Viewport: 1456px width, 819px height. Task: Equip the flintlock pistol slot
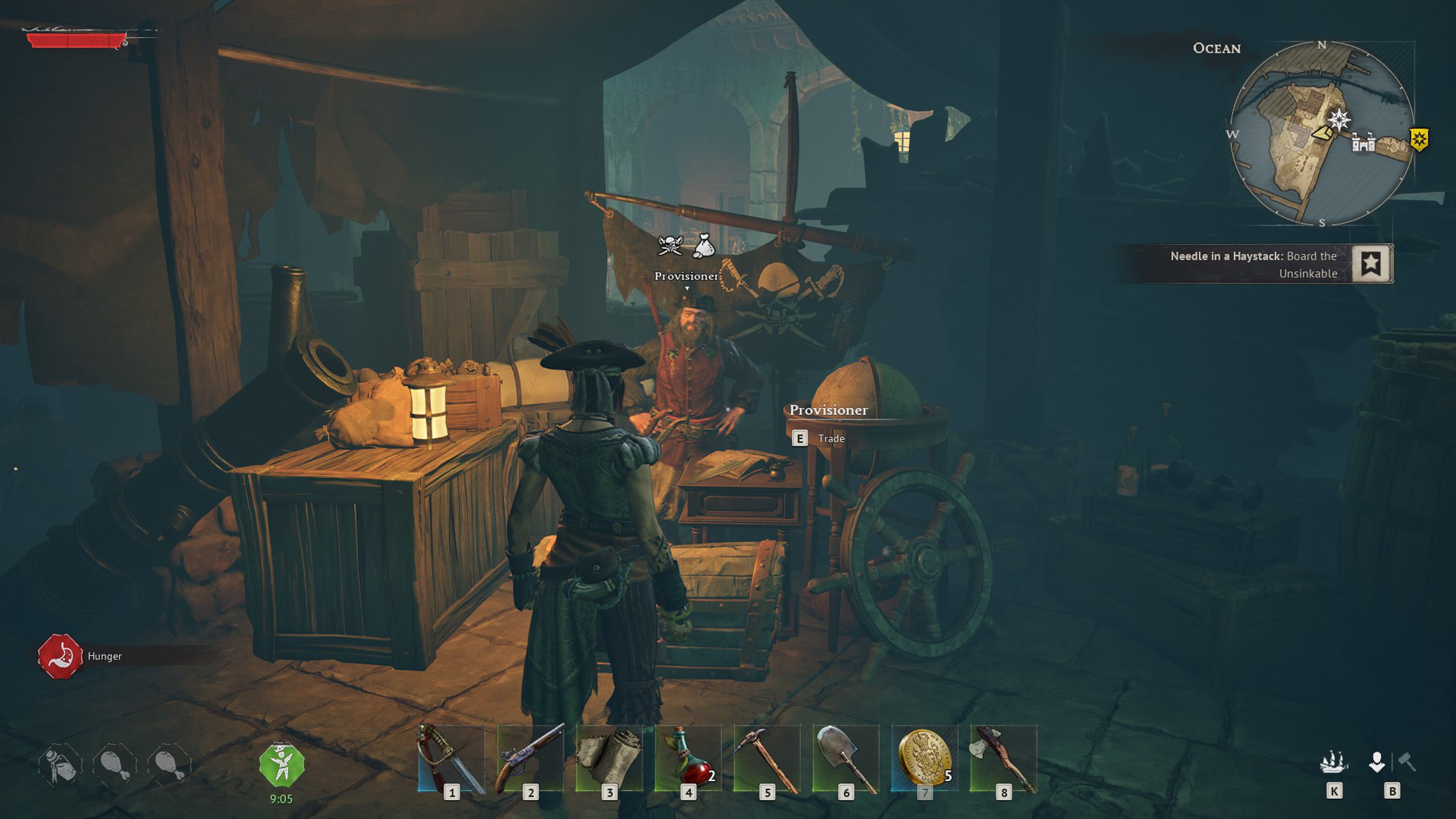[x=530, y=759]
